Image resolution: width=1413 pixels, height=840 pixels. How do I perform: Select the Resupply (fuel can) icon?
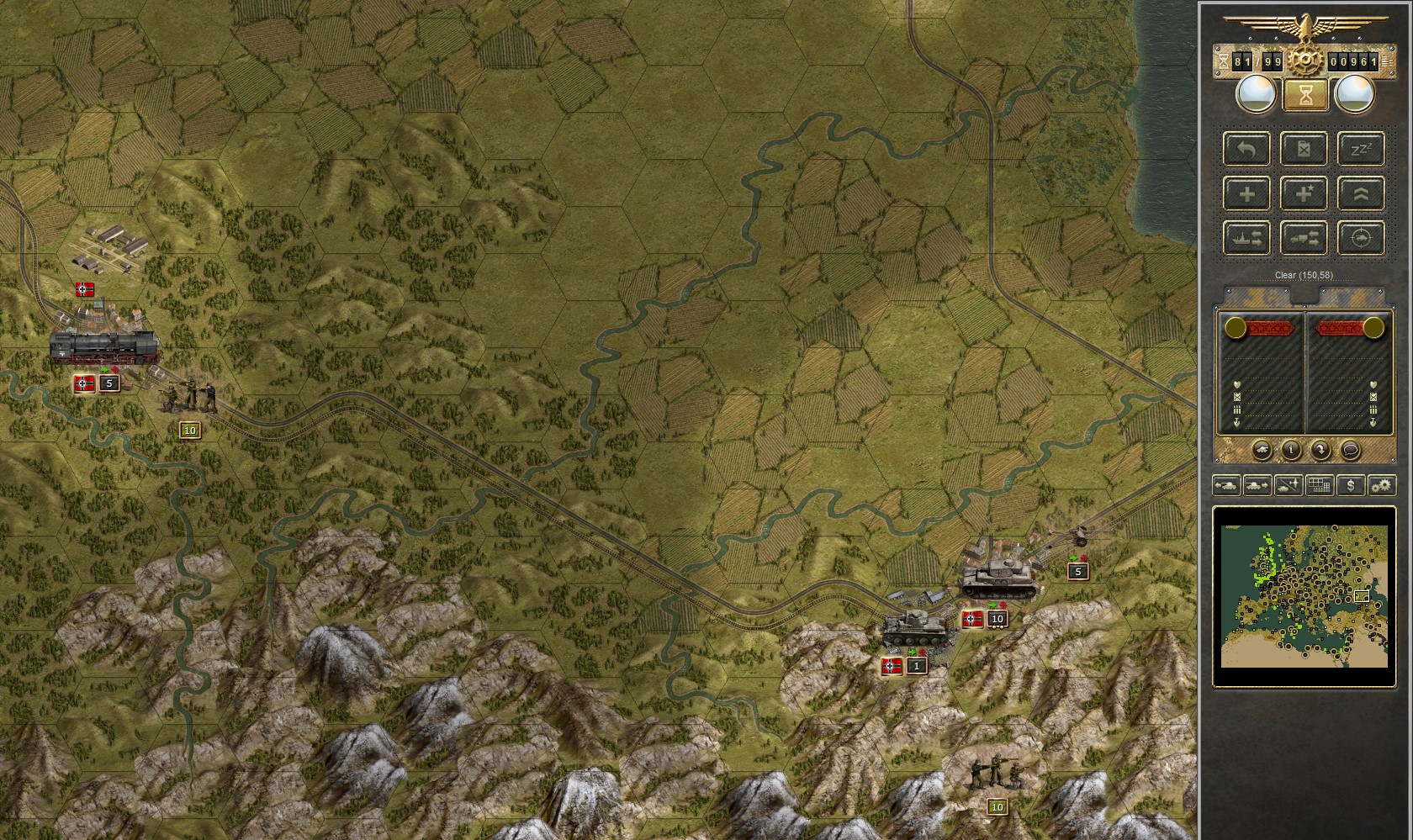coord(1305,150)
